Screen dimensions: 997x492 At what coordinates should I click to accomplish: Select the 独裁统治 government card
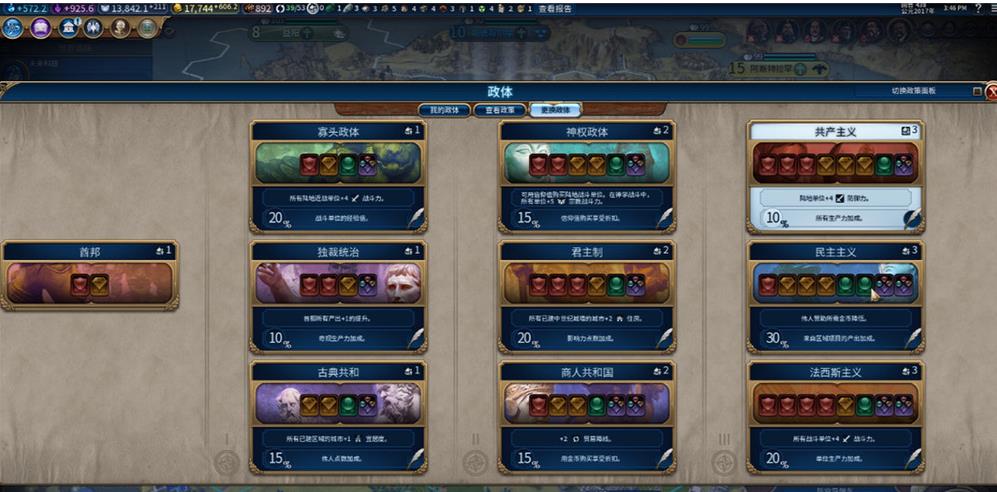click(336, 252)
